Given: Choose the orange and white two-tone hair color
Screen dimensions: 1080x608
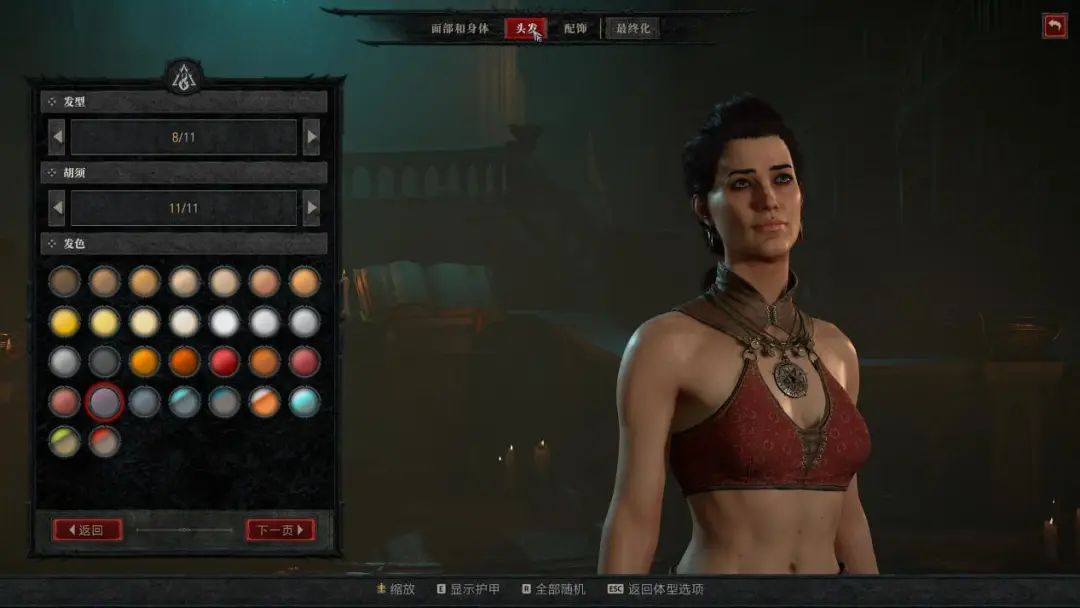Looking at the screenshot, I should coord(265,401).
